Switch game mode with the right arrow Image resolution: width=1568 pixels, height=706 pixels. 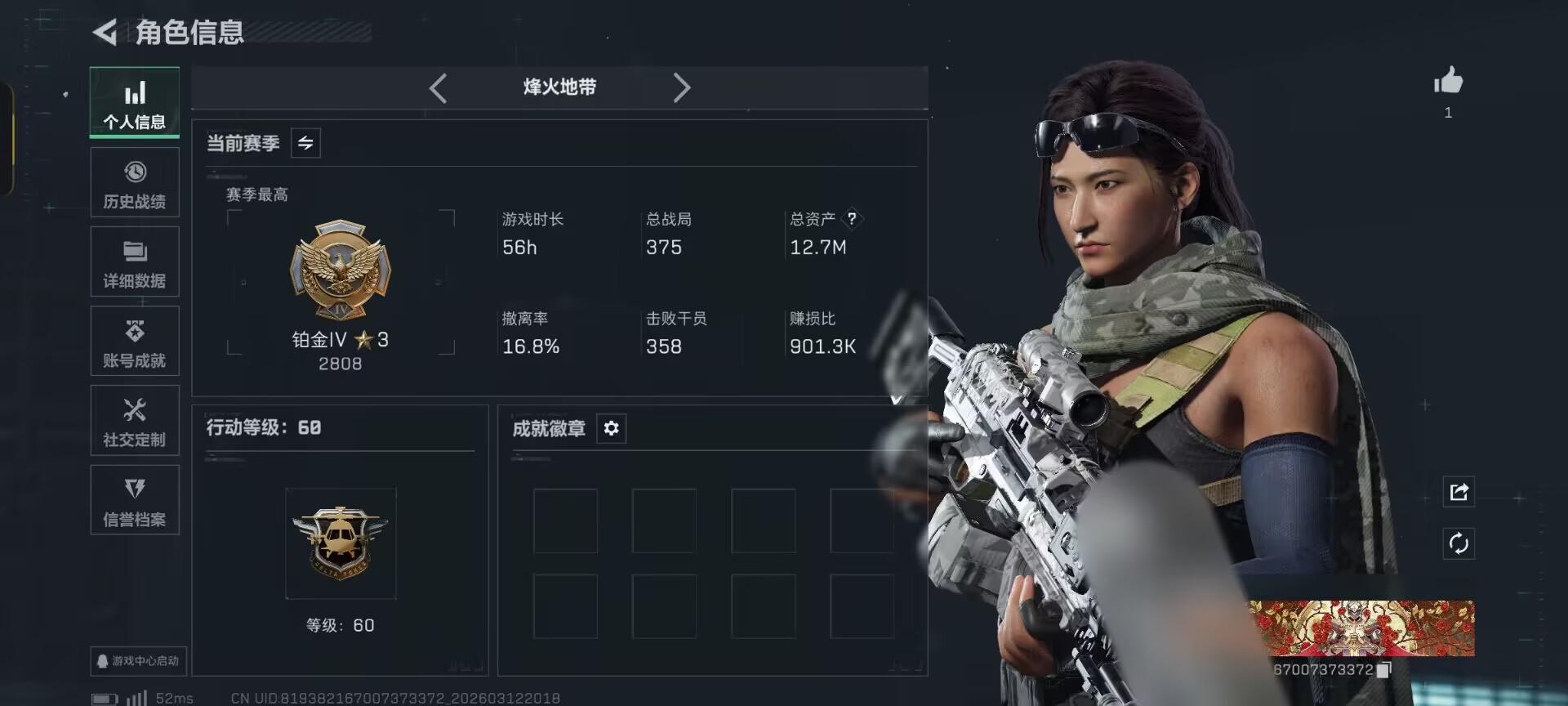pos(681,87)
